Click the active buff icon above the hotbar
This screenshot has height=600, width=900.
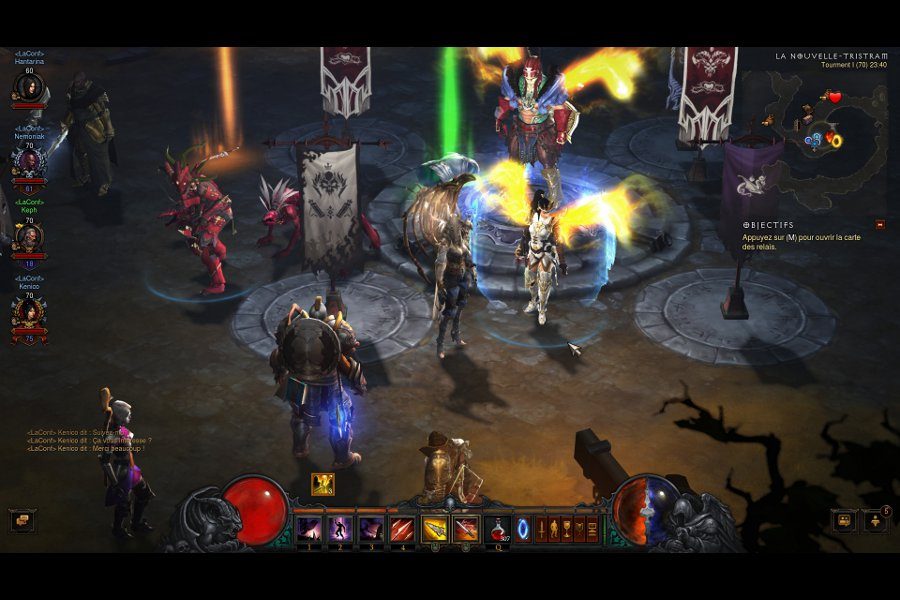pos(323,485)
